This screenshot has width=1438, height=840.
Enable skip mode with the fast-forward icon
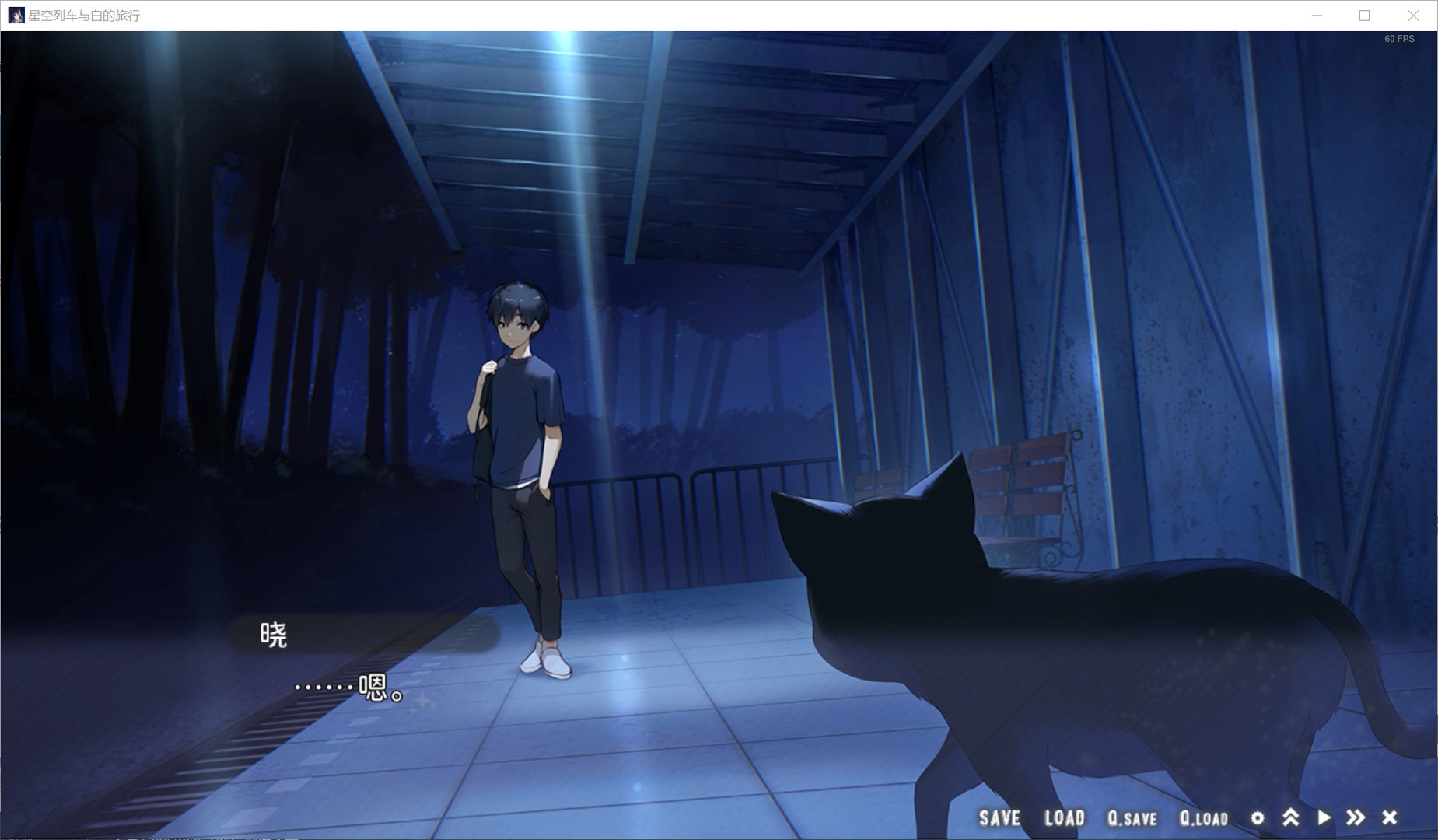coord(1355,818)
